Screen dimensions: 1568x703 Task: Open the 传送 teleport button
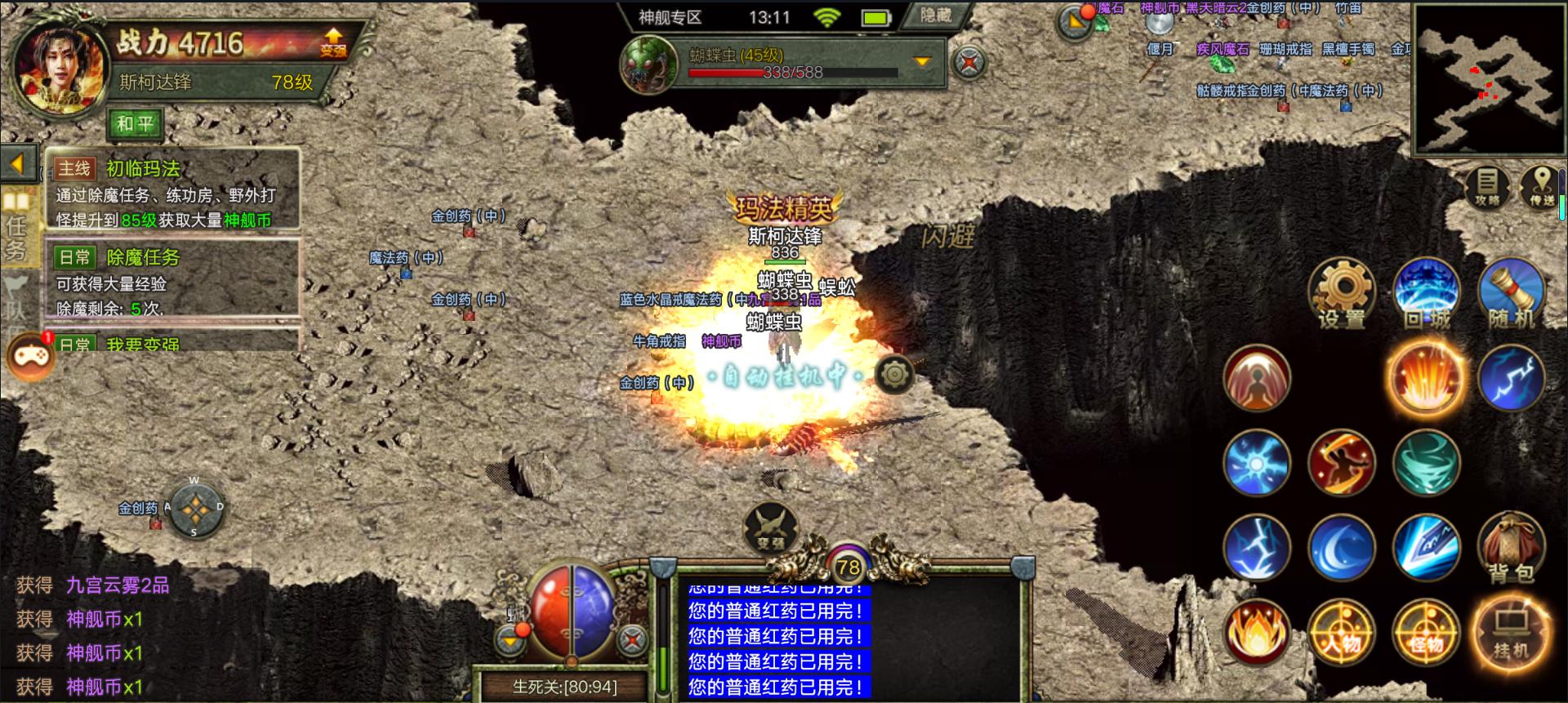coord(1541,187)
